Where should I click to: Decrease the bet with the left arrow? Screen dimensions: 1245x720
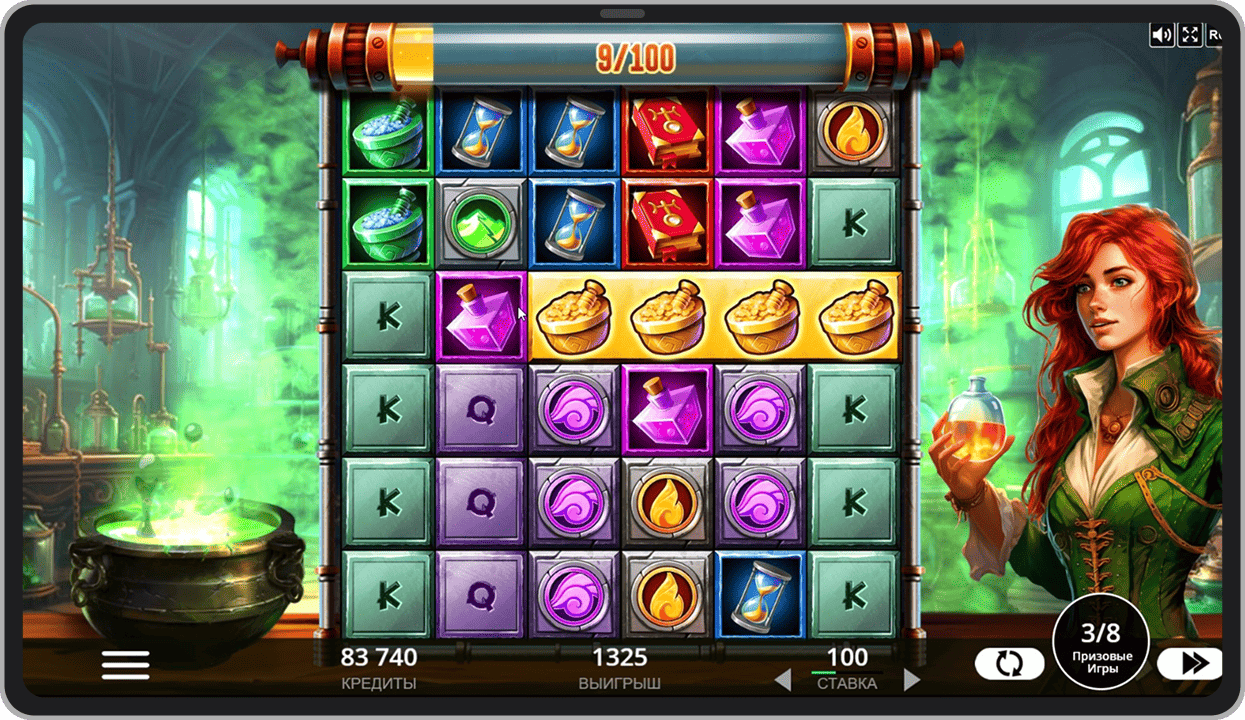click(783, 681)
